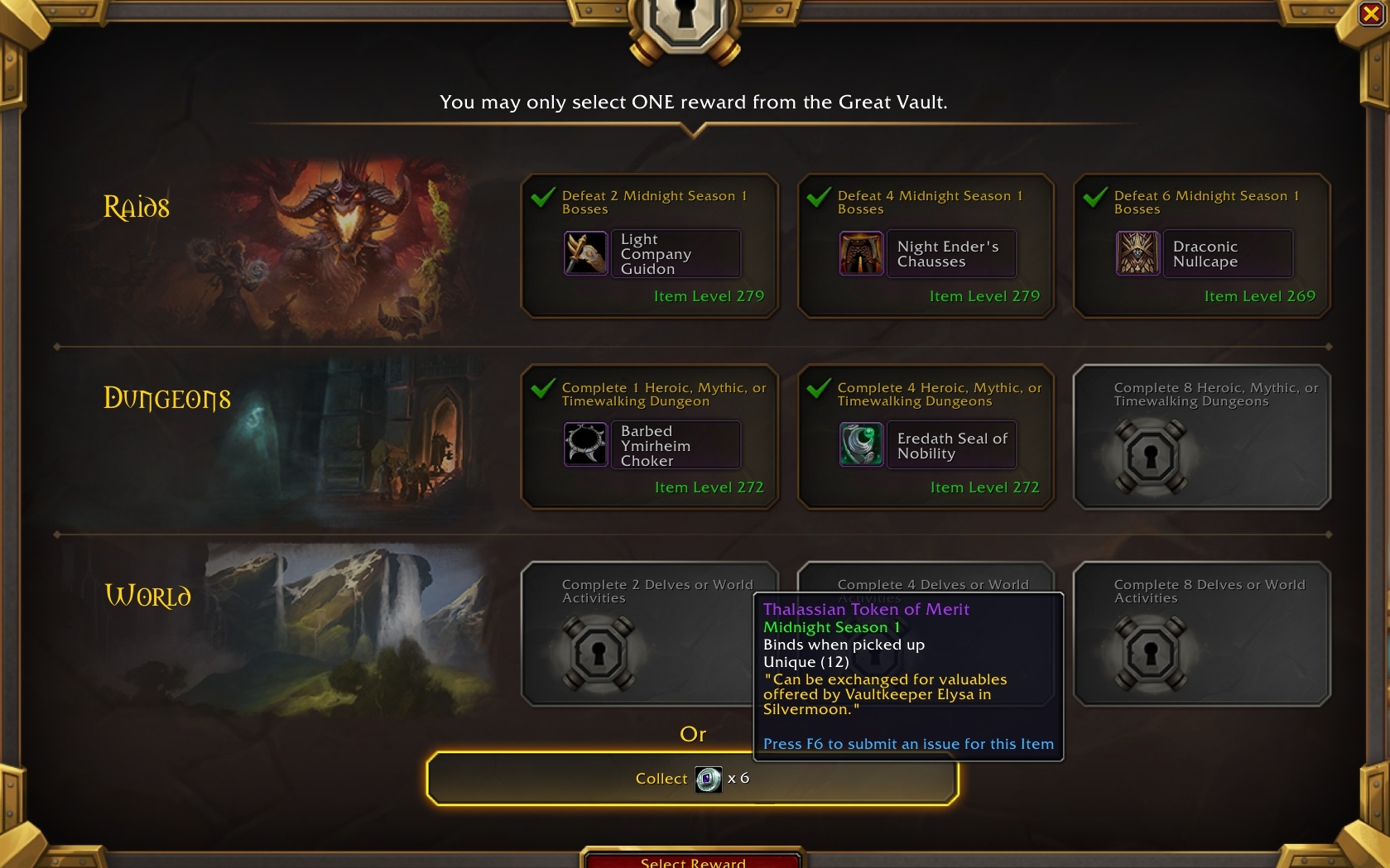Click the Night Ender's Chausses item icon
The height and width of the screenshot is (868, 1390).
tap(861, 253)
